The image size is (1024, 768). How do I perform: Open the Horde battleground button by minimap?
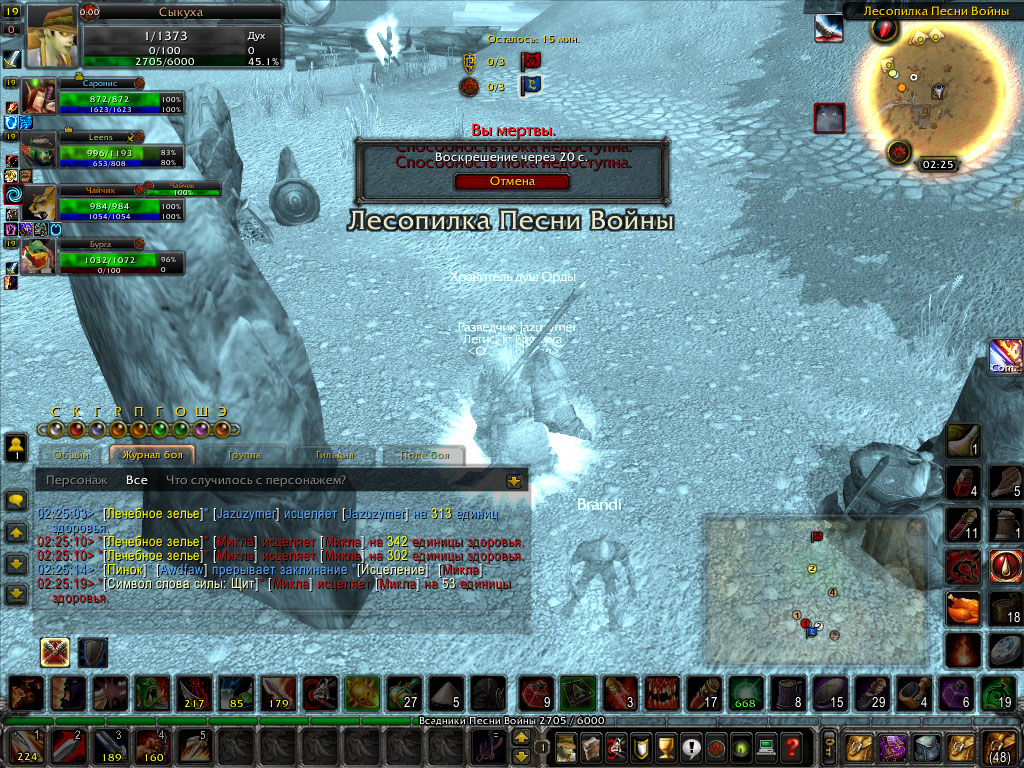[x=897, y=152]
